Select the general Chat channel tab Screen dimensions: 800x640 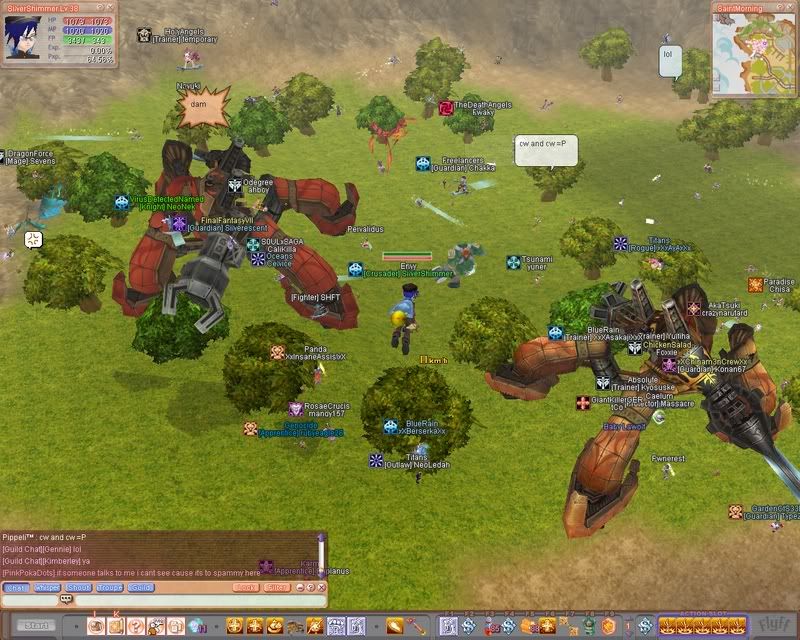[x=16, y=588]
